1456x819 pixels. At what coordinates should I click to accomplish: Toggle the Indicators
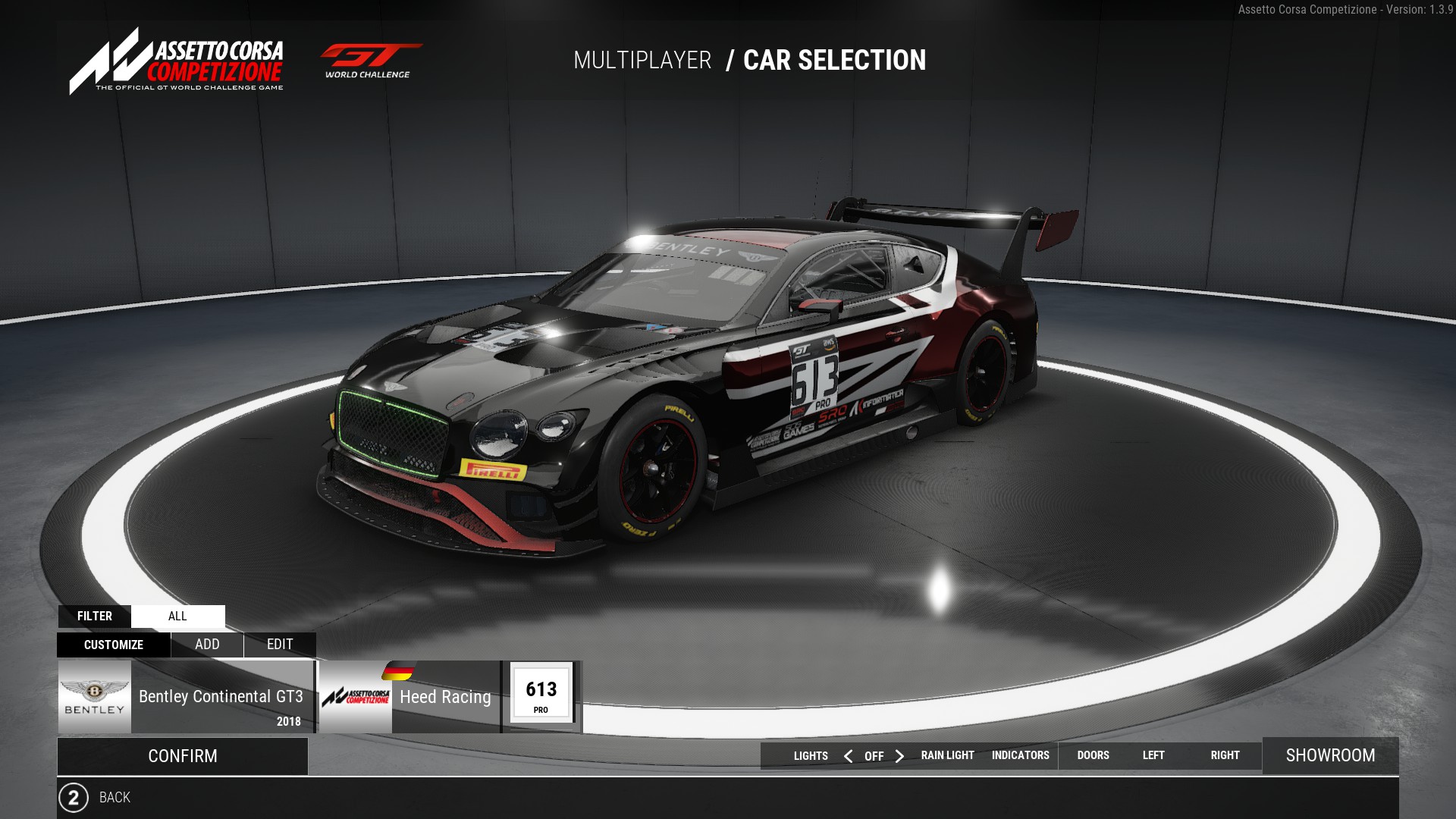[1020, 755]
